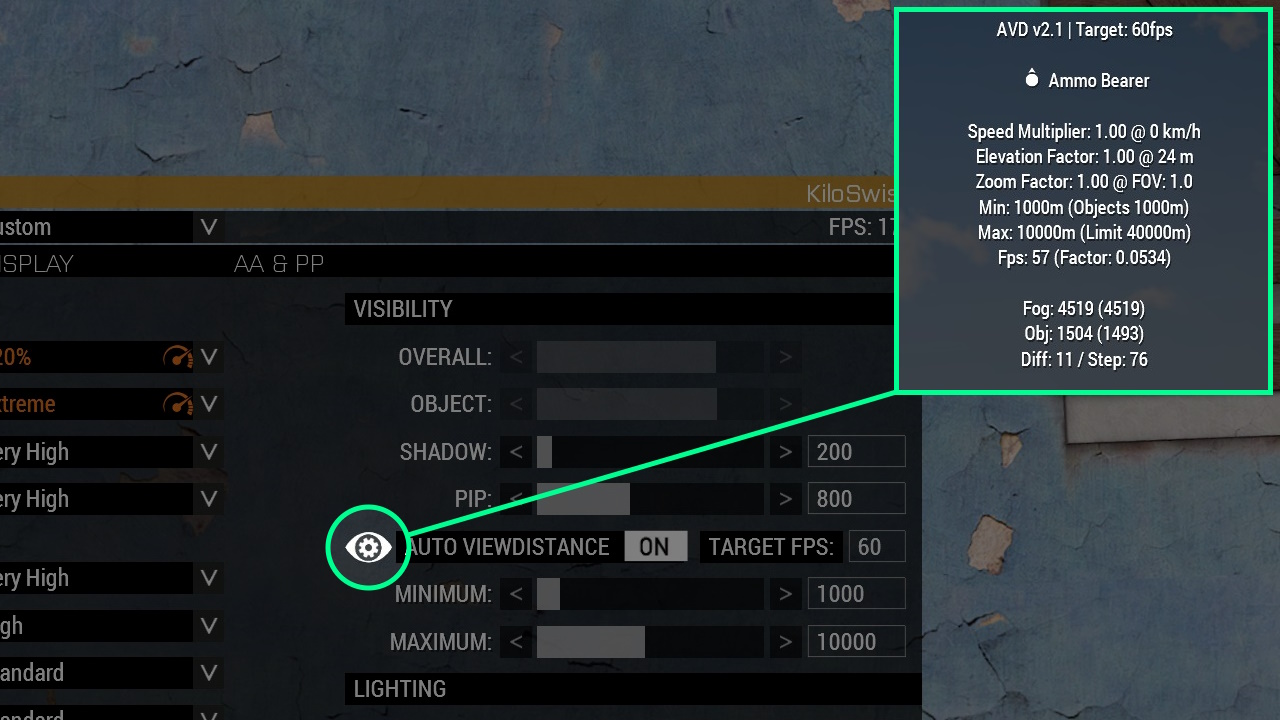Click the Shadow distance slider bar
1280x720 pixels.
coord(650,452)
